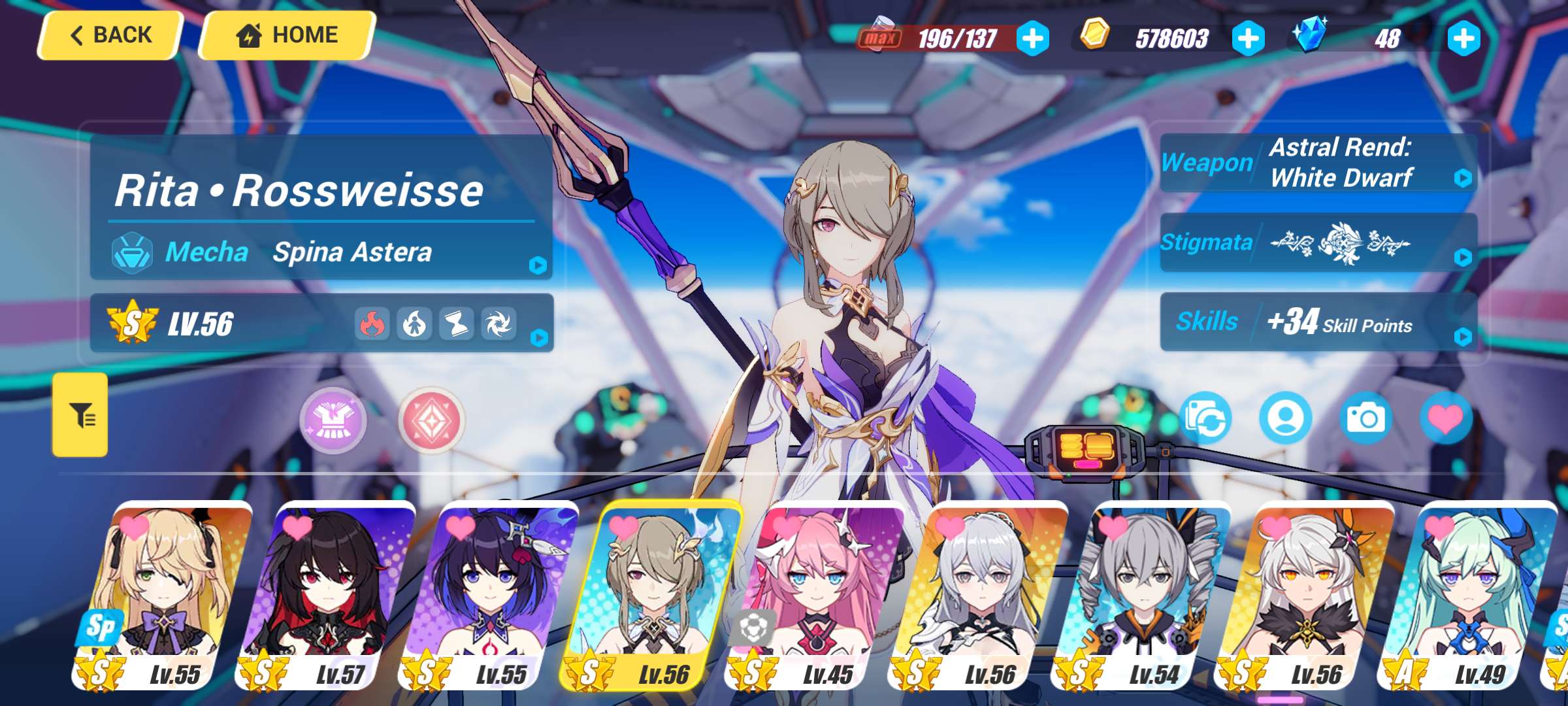1568x706 pixels.
Task: Select the pink-haired Lv.45 valkyrie card
Action: (x=817, y=595)
